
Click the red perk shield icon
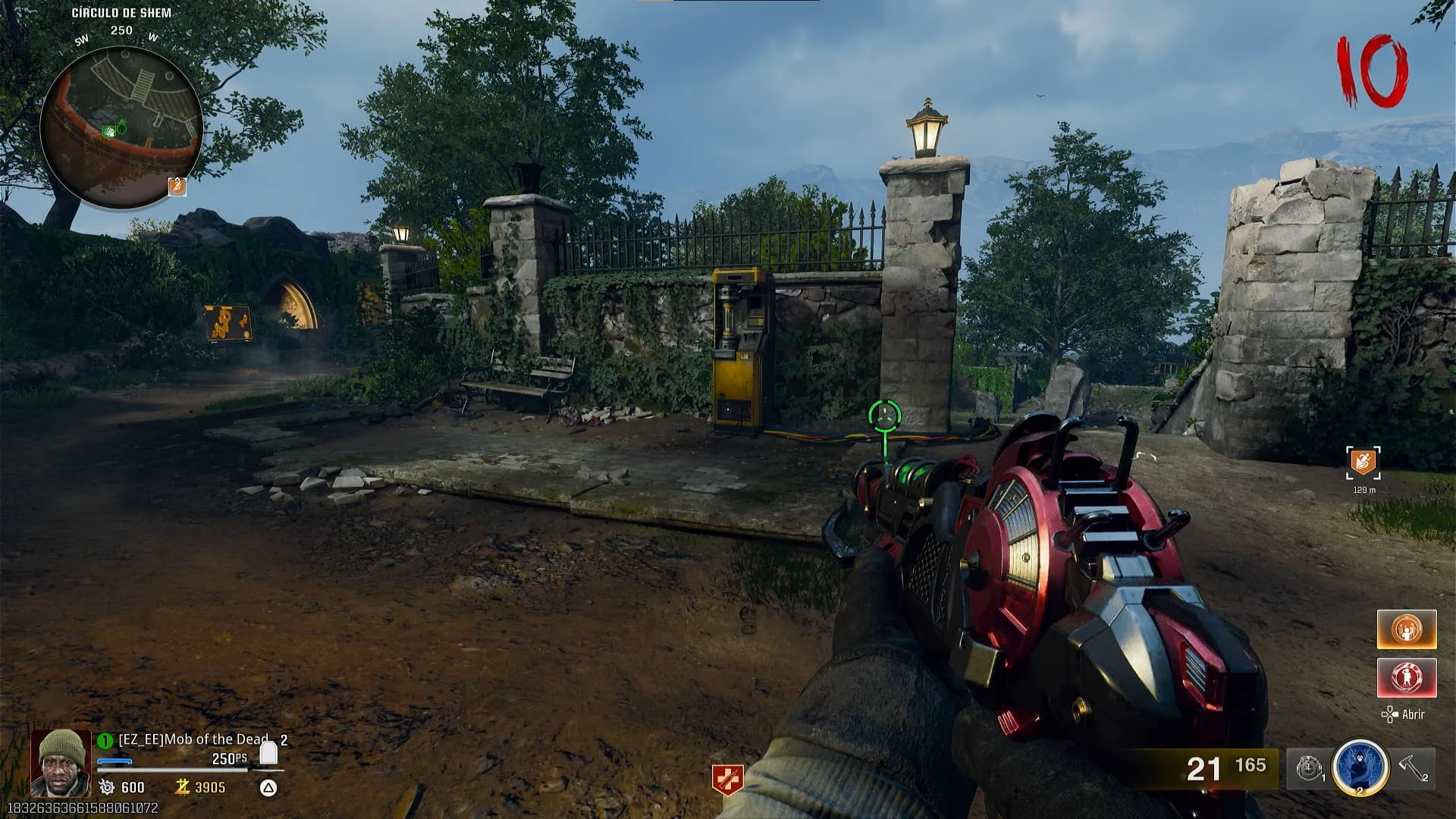click(727, 780)
